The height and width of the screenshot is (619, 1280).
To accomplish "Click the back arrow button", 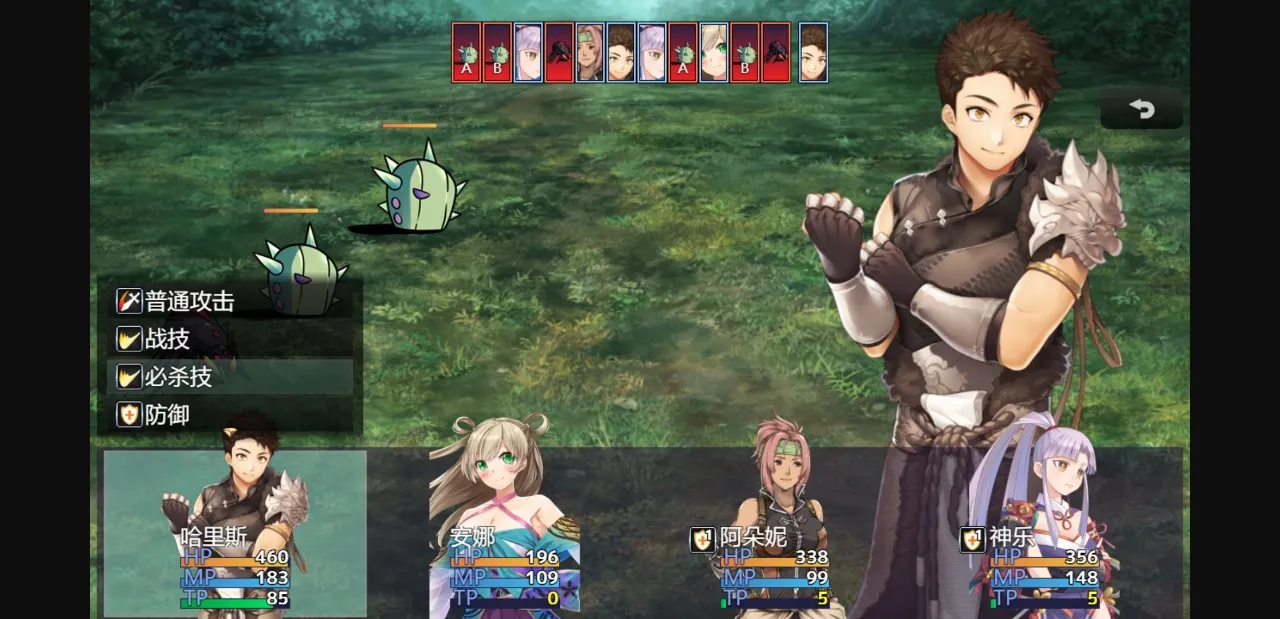I will [1141, 109].
